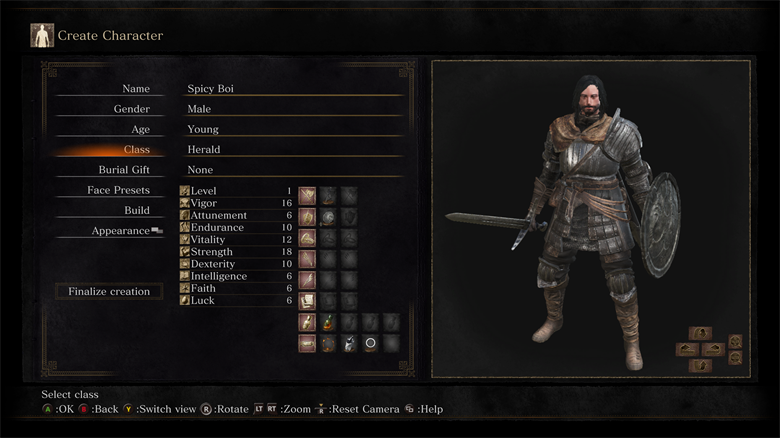Open the Appearance submenu
This screenshot has height=438, width=780.
coord(122,231)
